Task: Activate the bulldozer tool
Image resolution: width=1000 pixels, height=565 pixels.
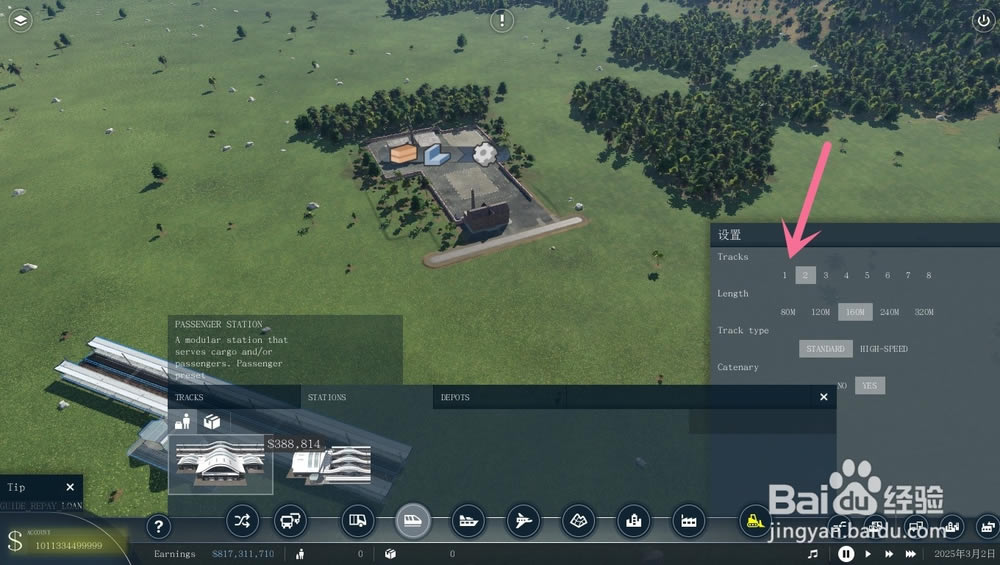Action: (x=755, y=520)
